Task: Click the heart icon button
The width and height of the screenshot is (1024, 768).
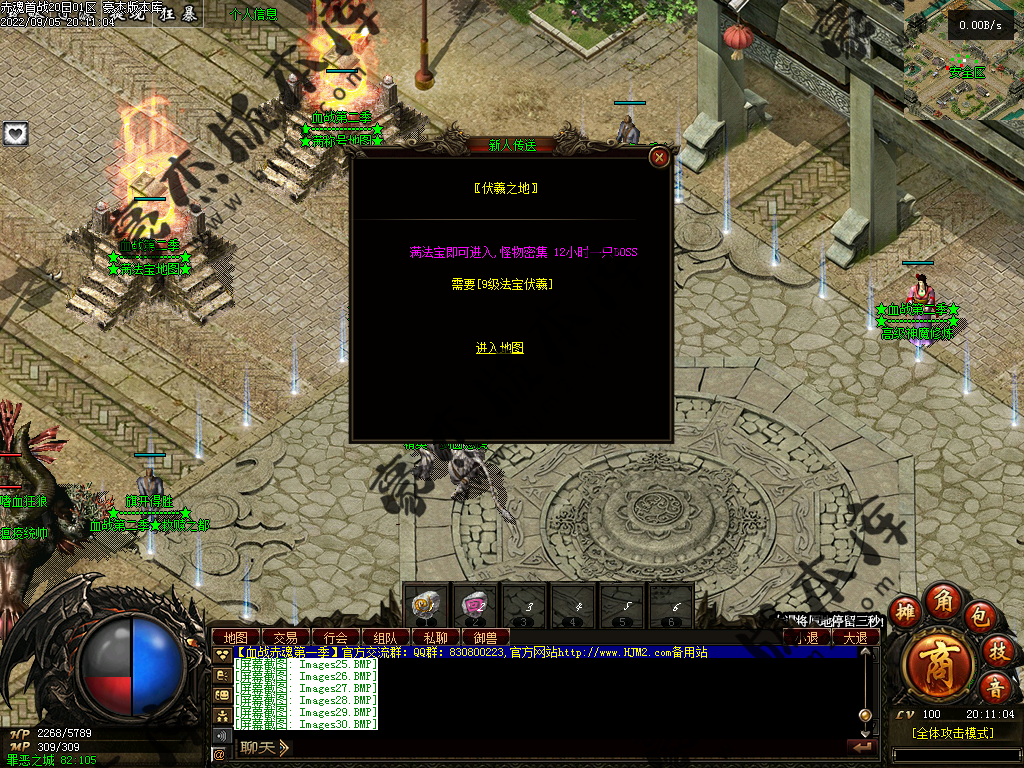Action: (15, 134)
